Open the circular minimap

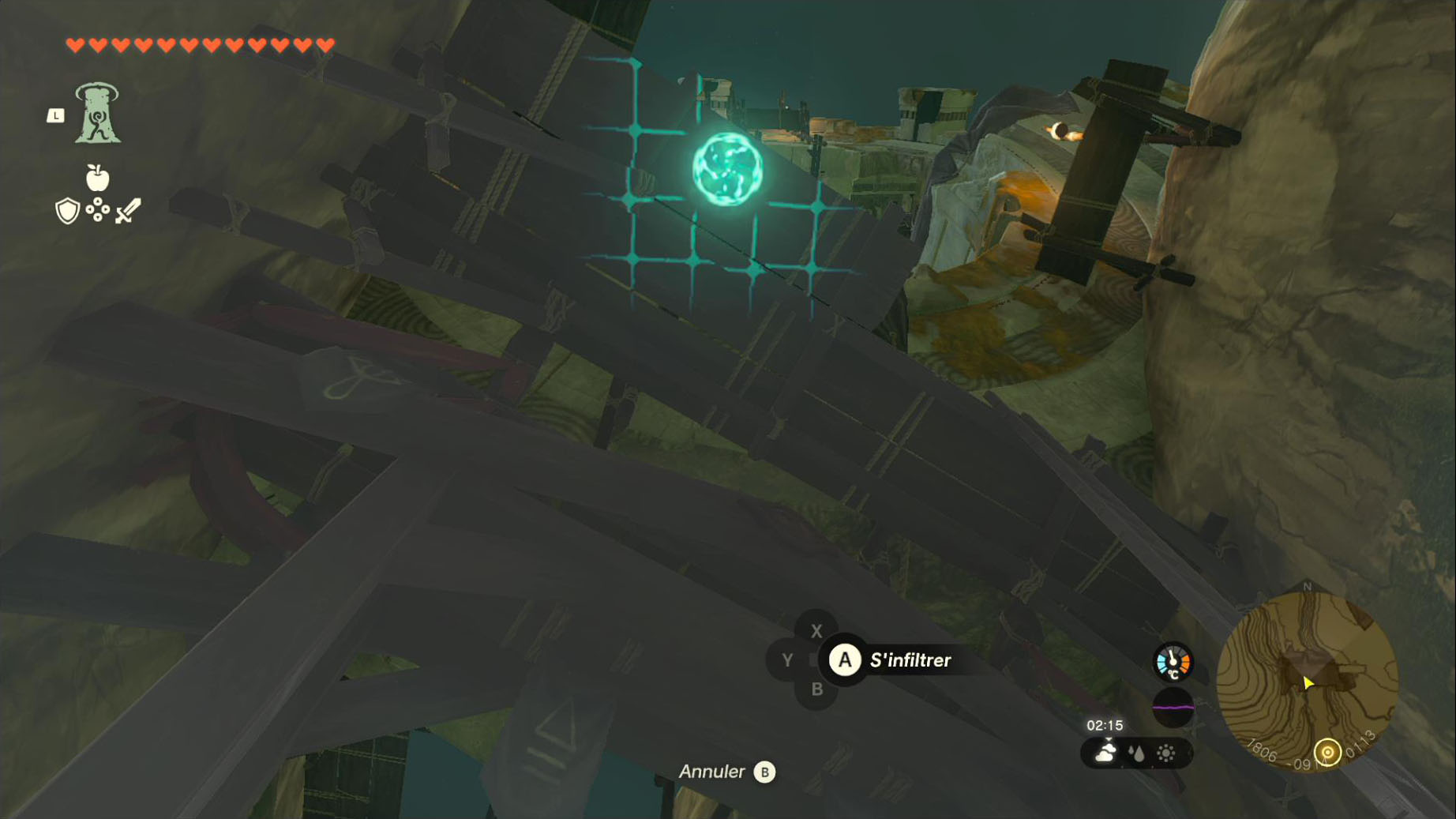(x=1307, y=680)
